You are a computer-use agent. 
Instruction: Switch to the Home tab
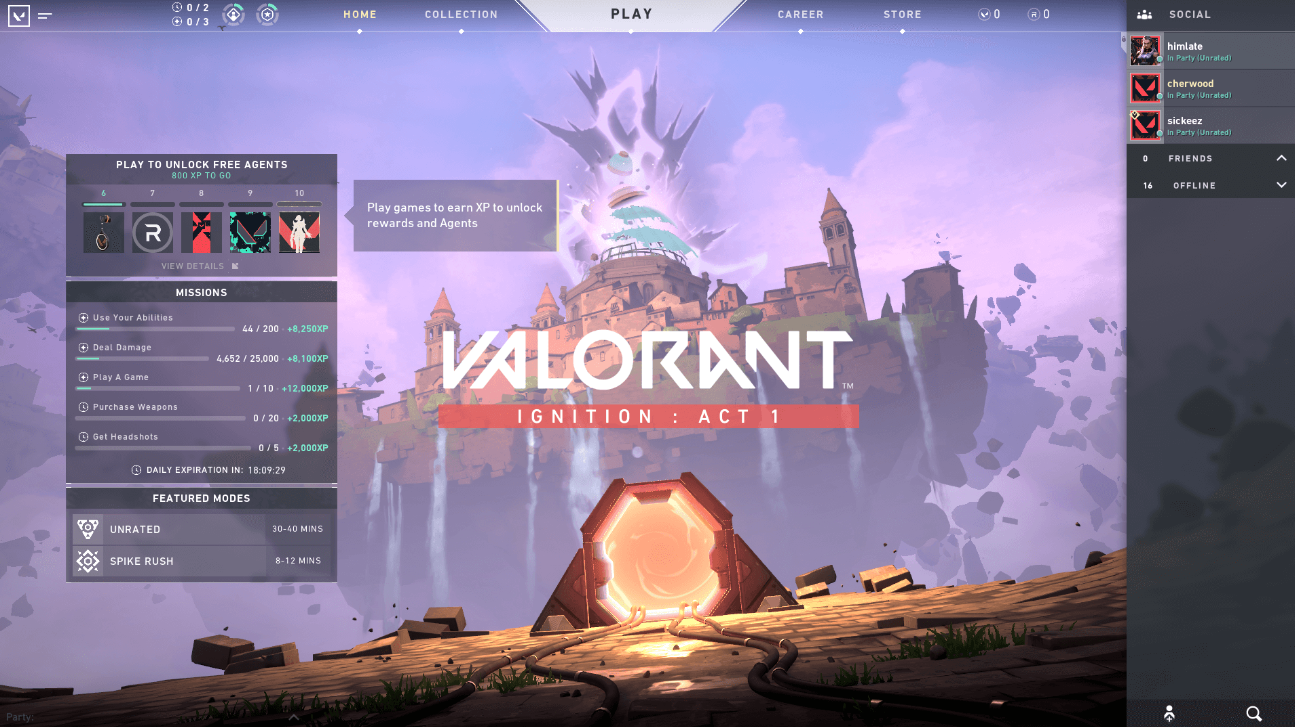click(360, 15)
